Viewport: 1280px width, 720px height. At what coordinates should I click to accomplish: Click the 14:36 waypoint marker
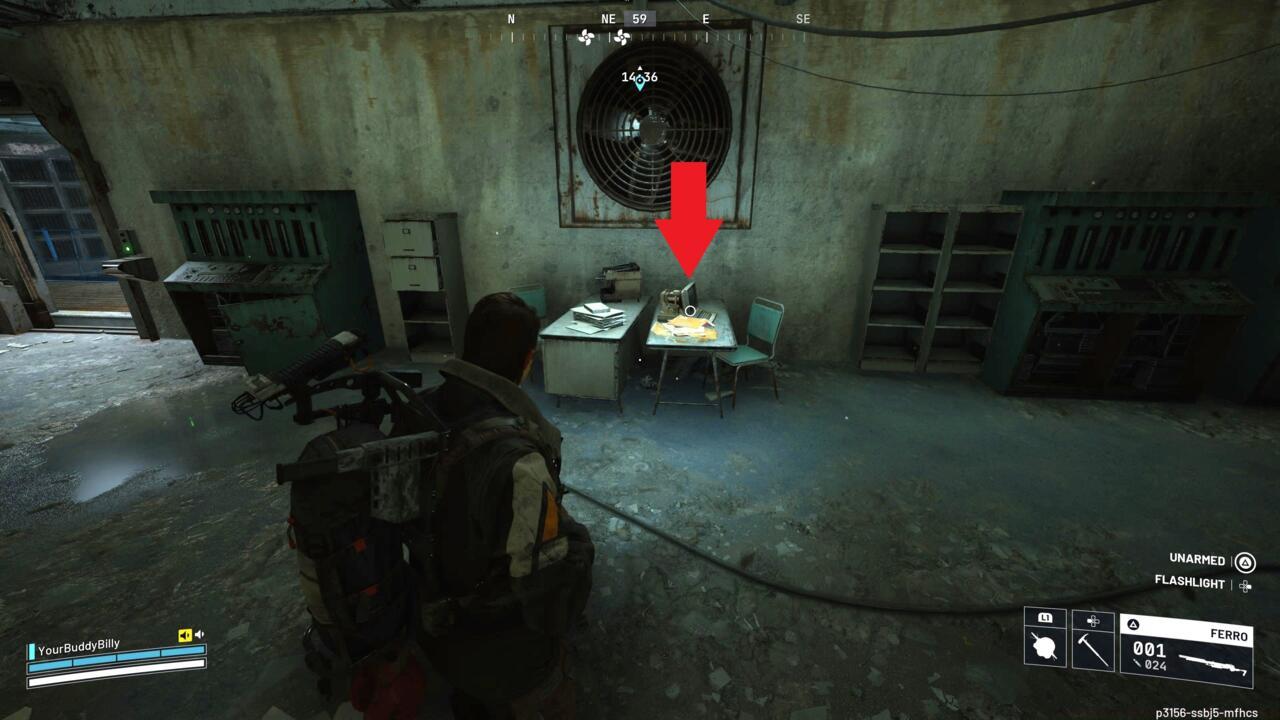pos(640,77)
